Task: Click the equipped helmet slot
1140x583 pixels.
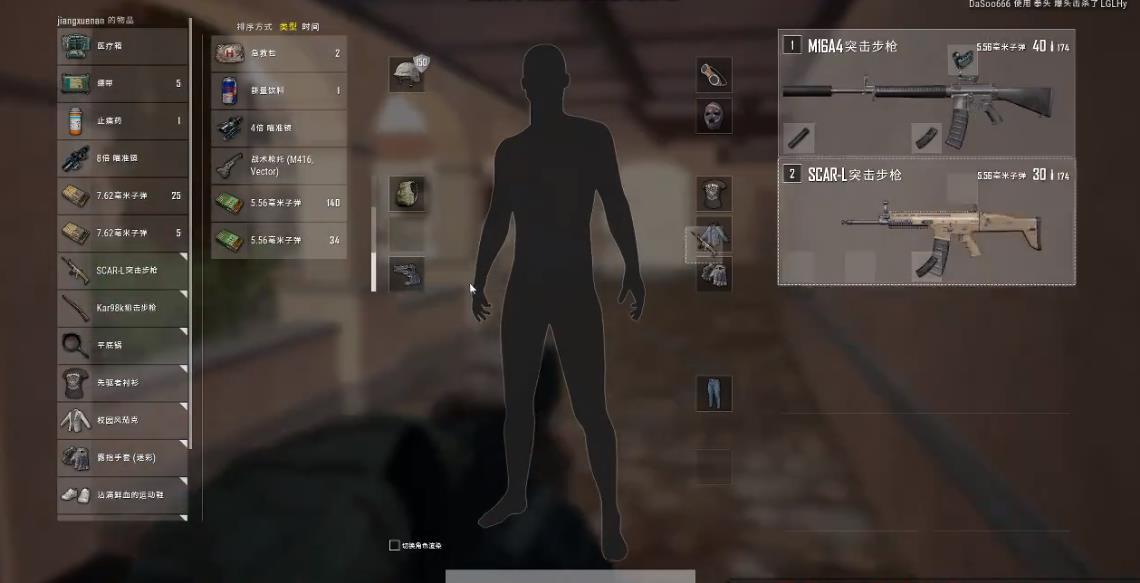Action: 406,75
